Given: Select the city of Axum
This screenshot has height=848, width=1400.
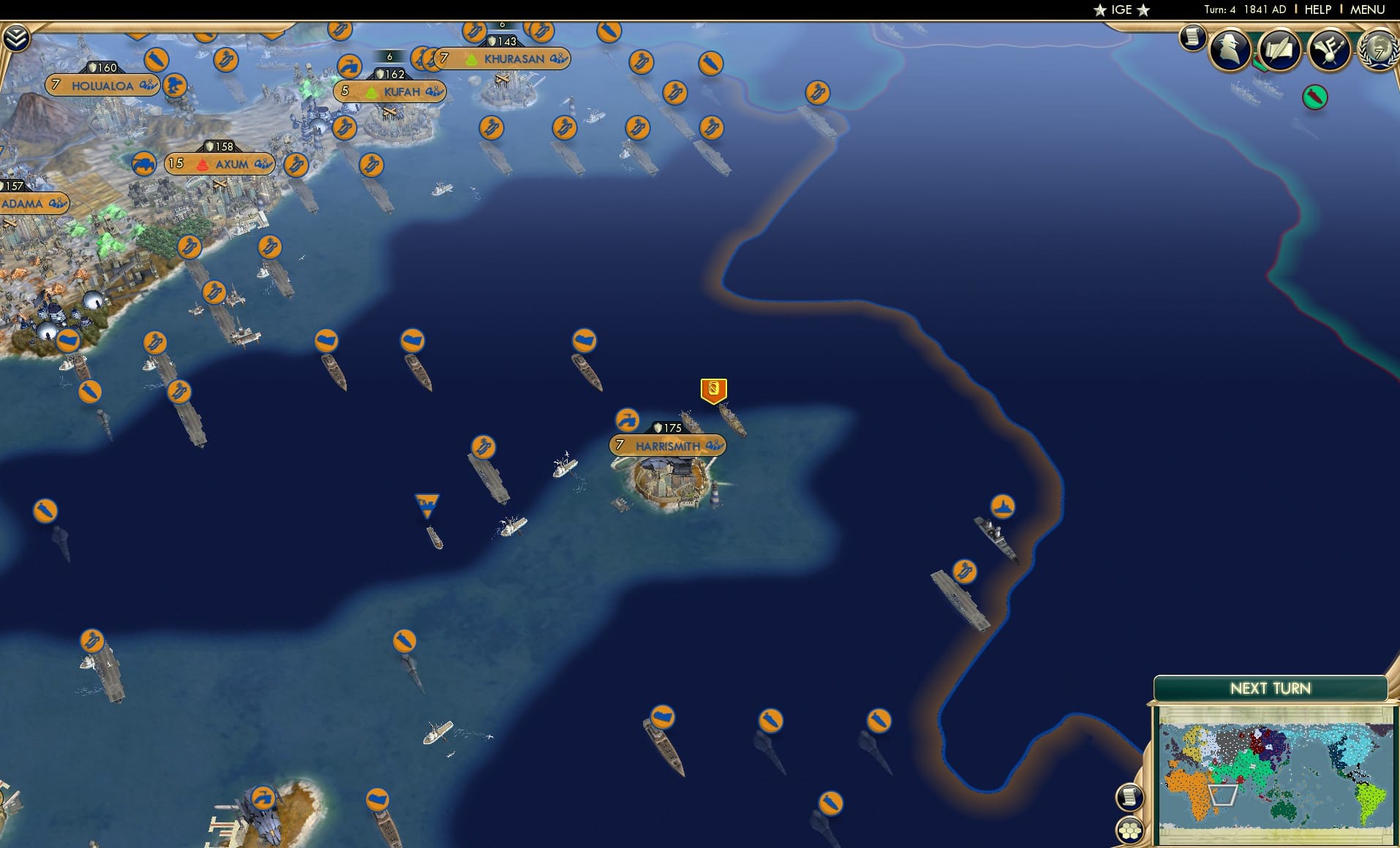Looking at the screenshot, I should [x=230, y=164].
